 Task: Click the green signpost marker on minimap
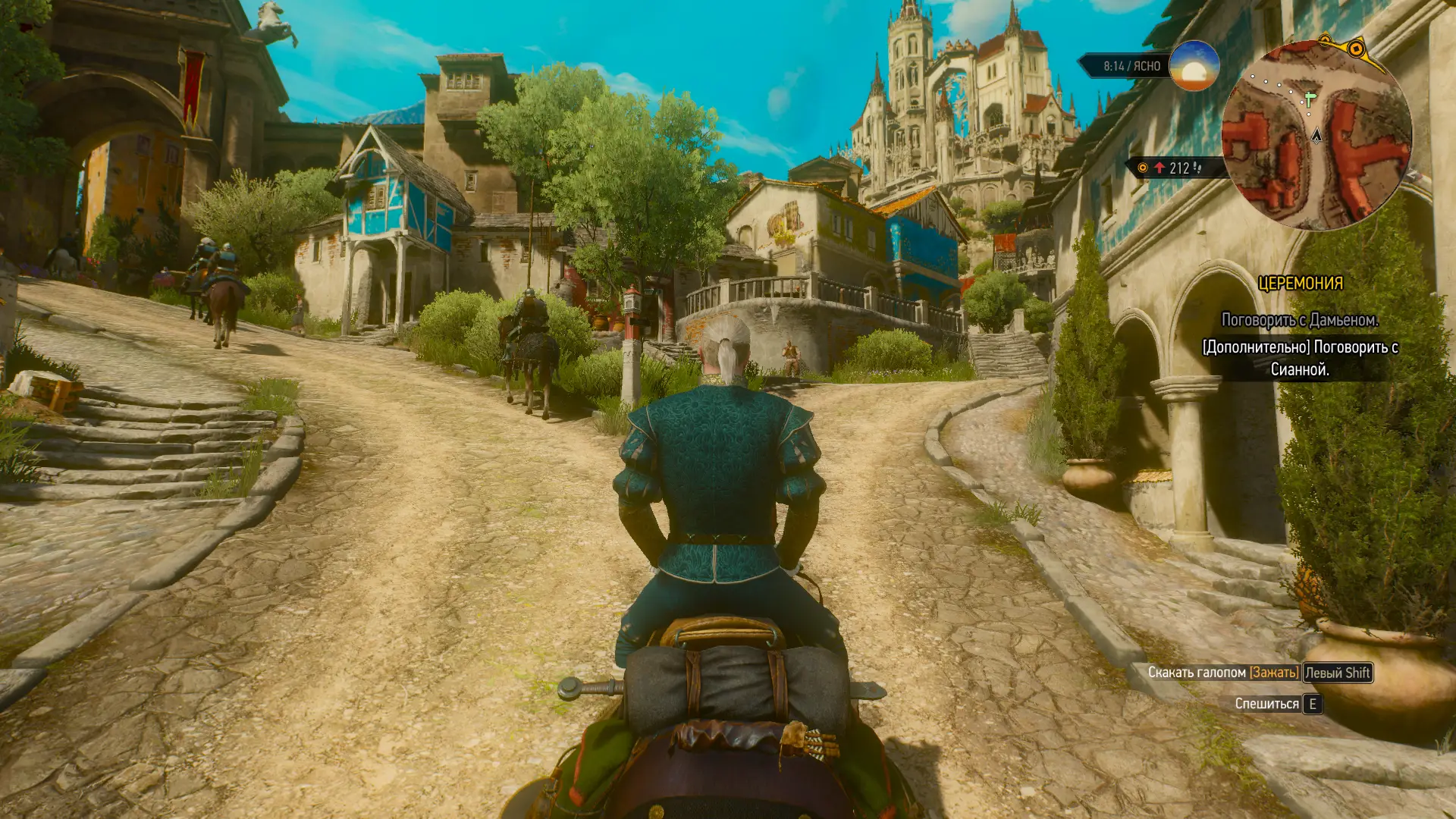(1310, 99)
